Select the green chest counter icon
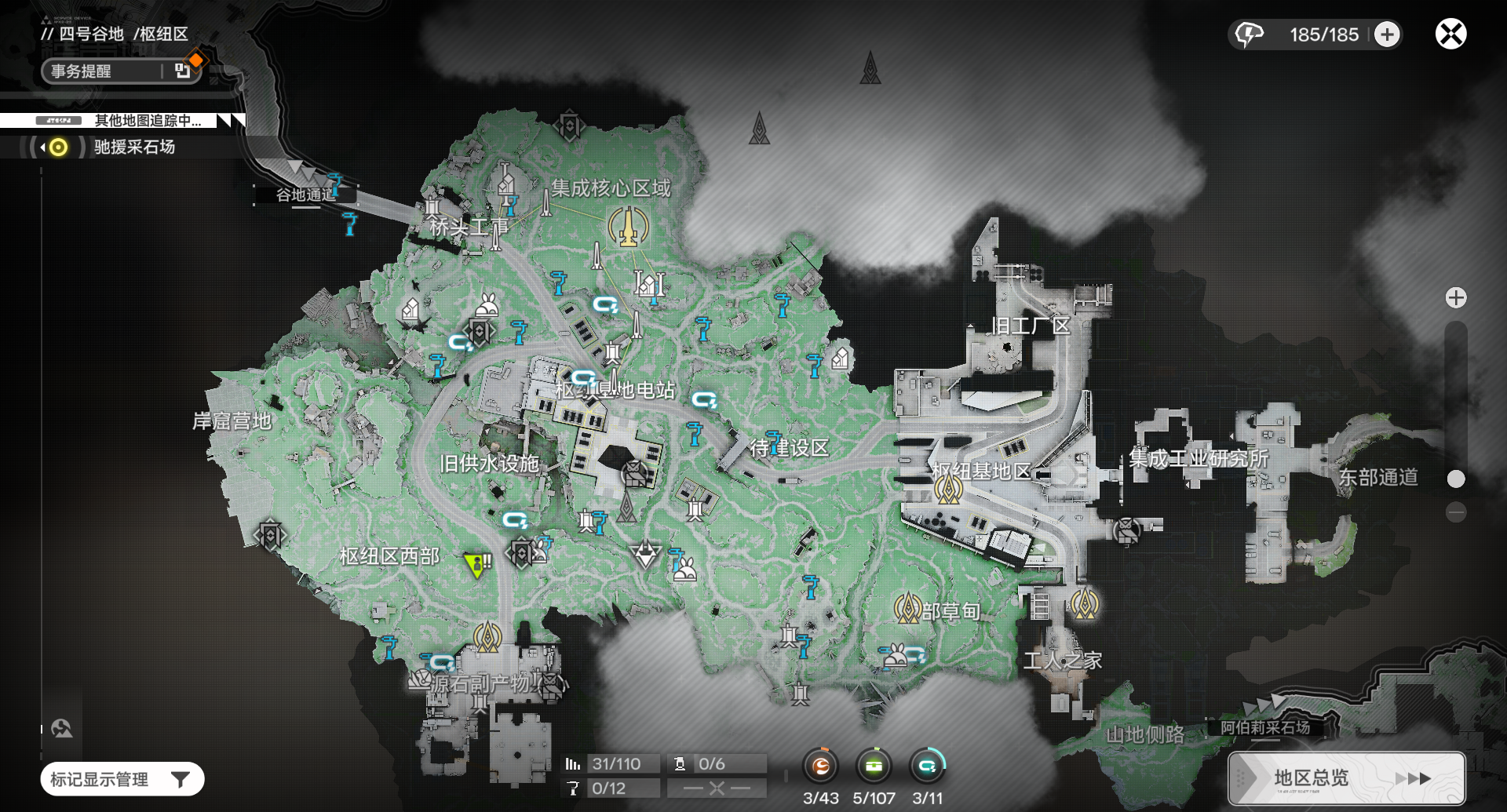This screenshot has height=812, width=1507. click(x=874, y=766)
